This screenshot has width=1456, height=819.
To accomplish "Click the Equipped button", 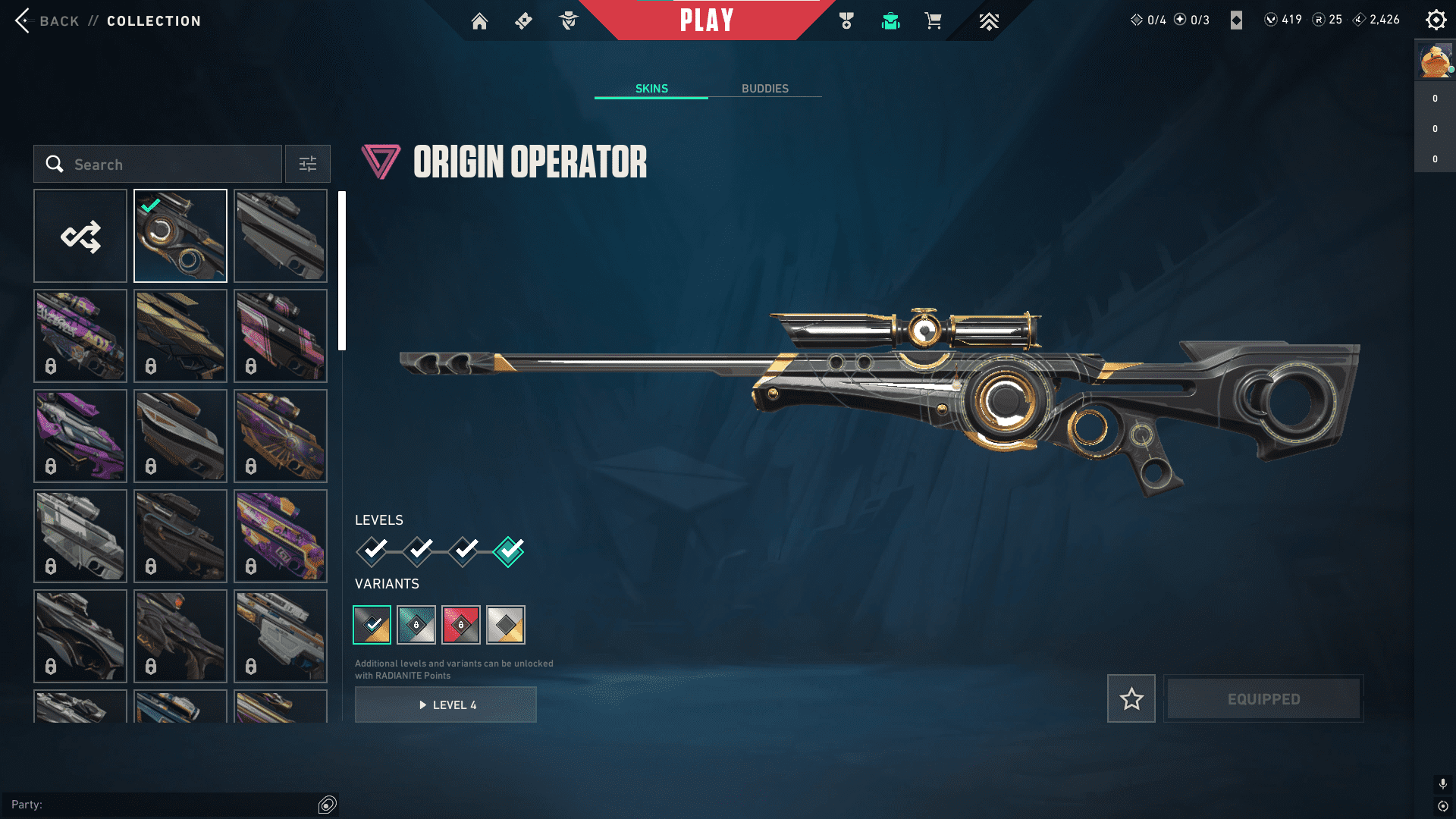I will 1263,698.
